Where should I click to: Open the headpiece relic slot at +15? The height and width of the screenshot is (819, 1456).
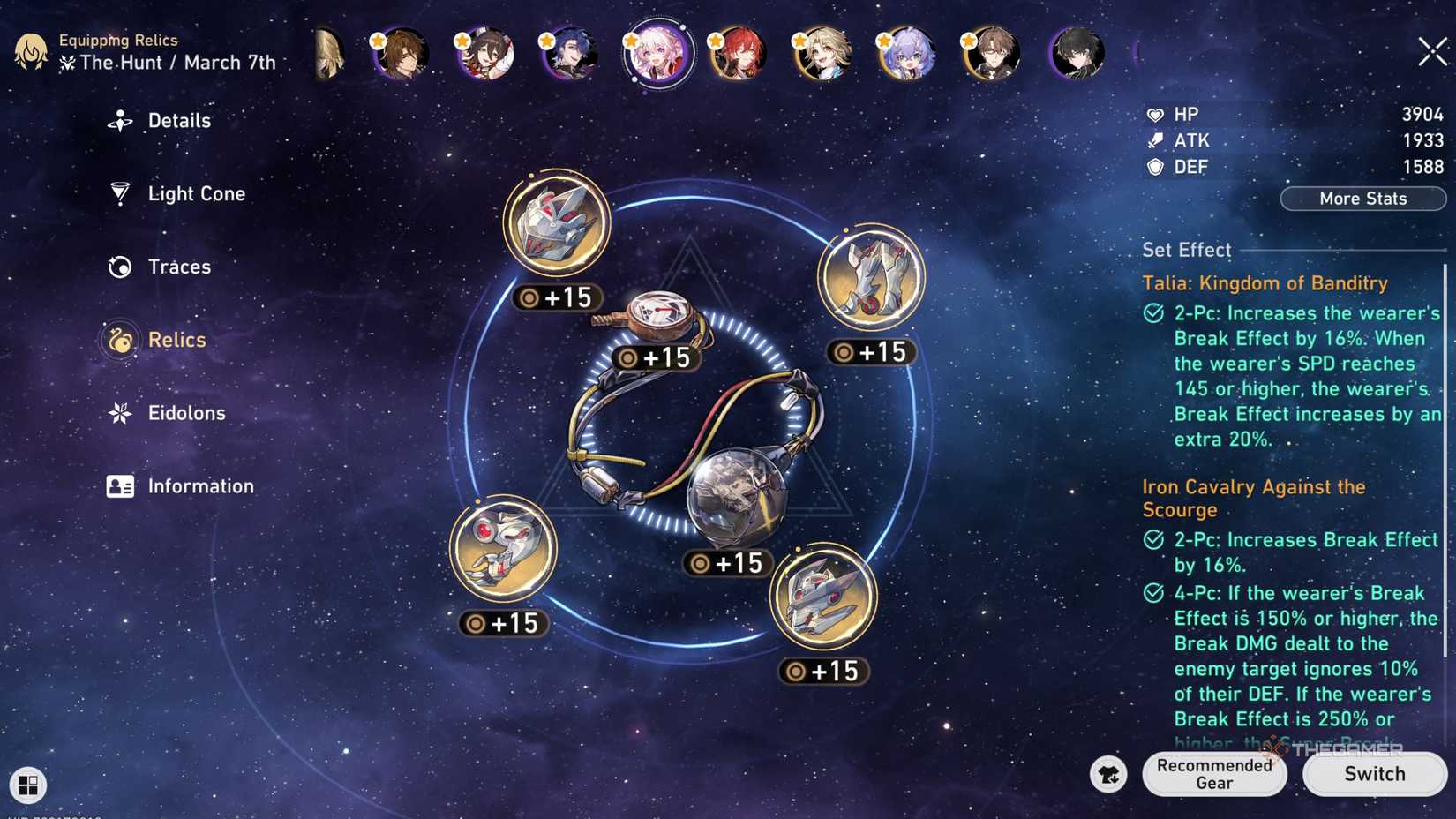coord(556,225)
